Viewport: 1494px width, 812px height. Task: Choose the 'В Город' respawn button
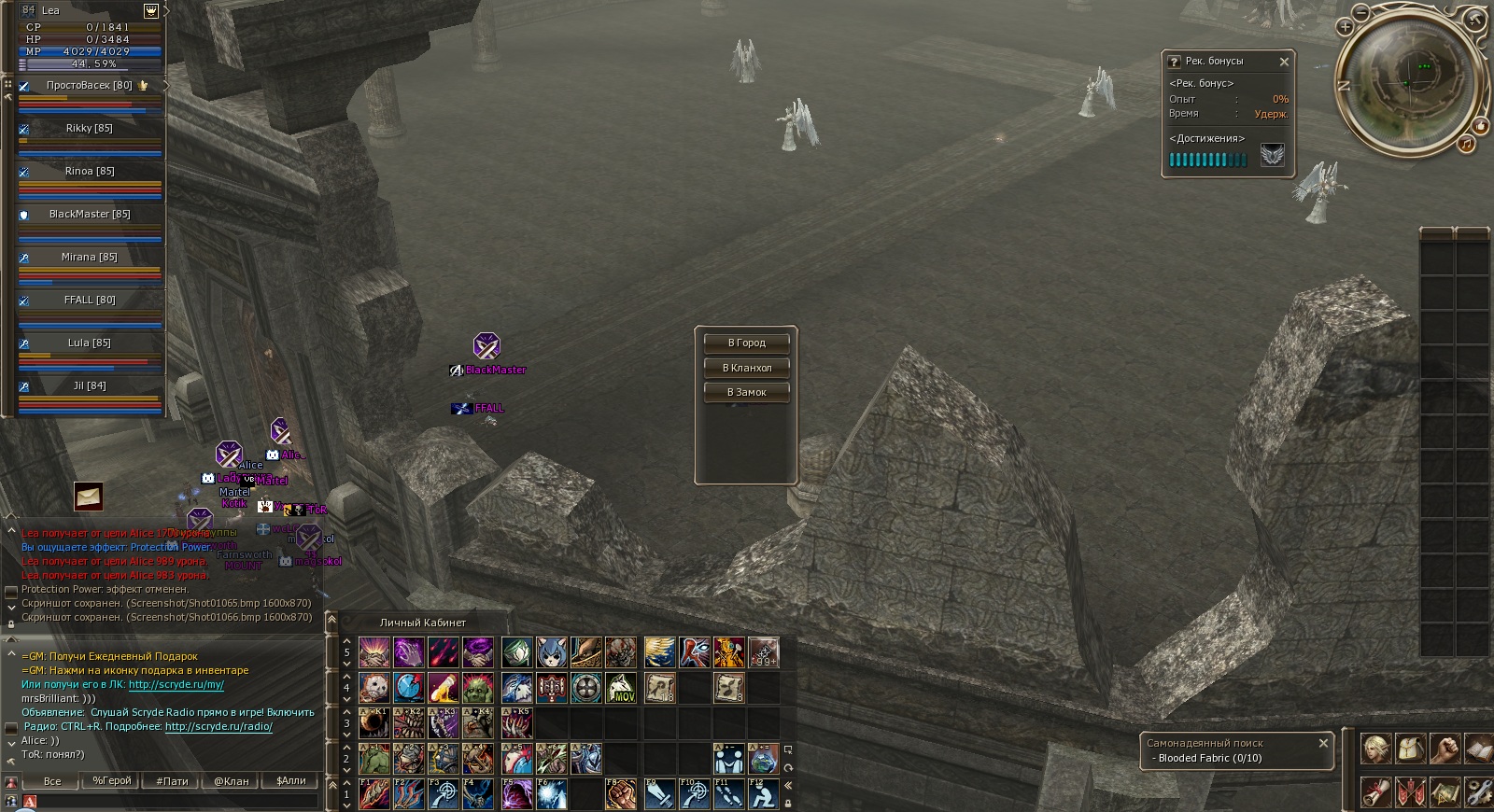click(746, 343)
